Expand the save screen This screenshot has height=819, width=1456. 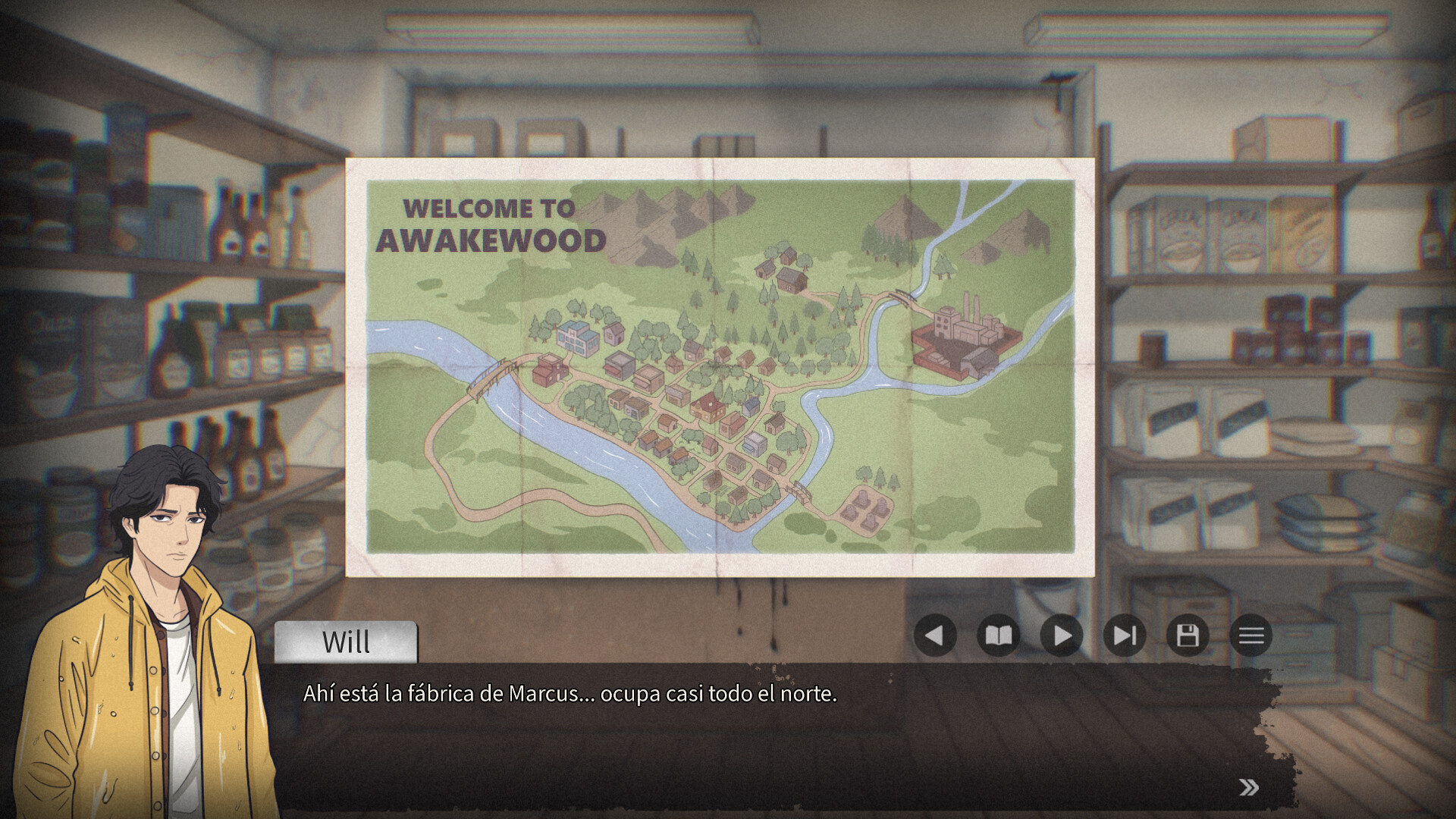click(1188, 635)
